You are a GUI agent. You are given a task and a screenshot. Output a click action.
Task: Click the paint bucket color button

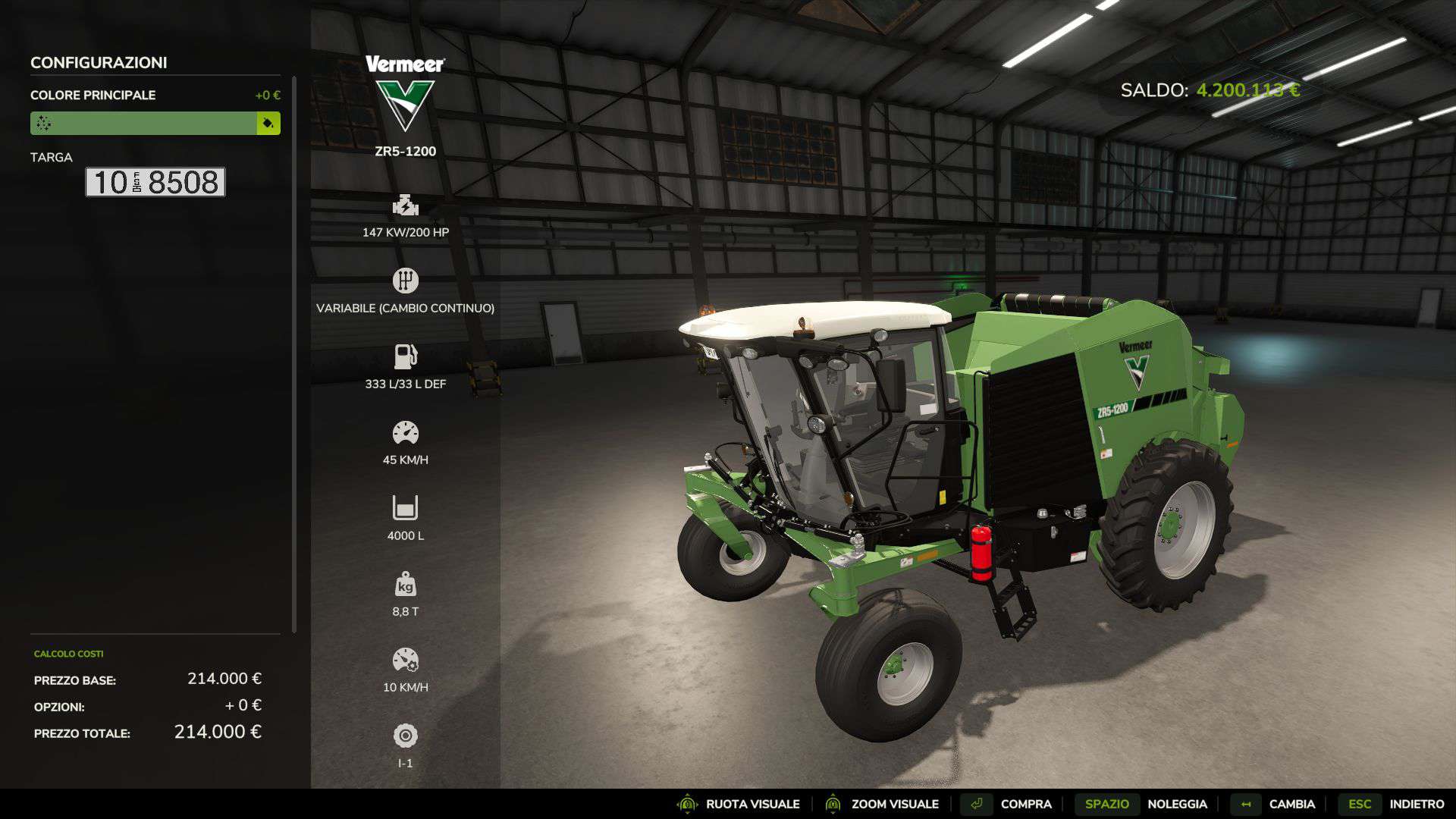point(268,123)
